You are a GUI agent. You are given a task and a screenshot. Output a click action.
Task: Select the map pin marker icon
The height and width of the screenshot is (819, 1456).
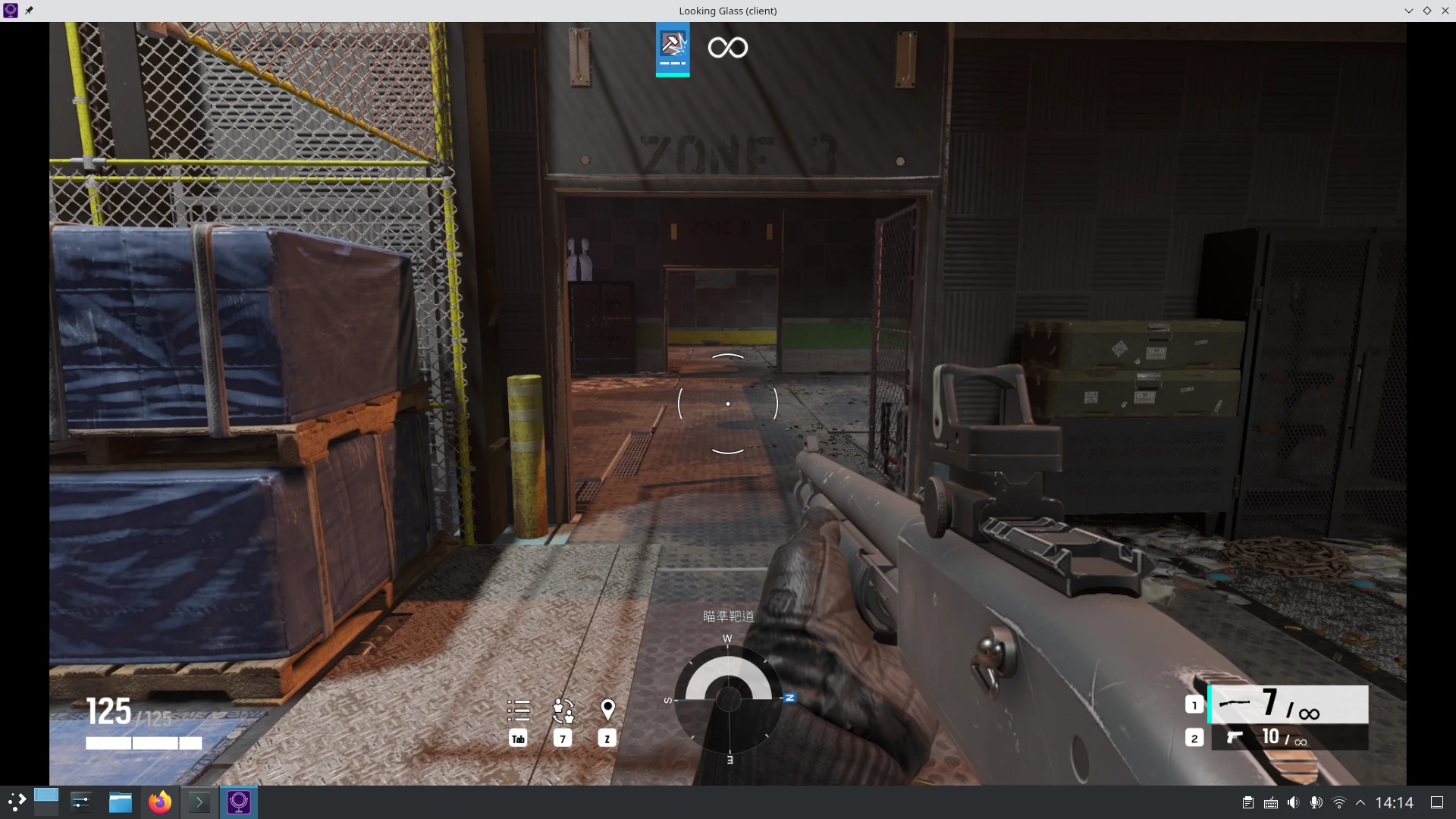[607, 710]
